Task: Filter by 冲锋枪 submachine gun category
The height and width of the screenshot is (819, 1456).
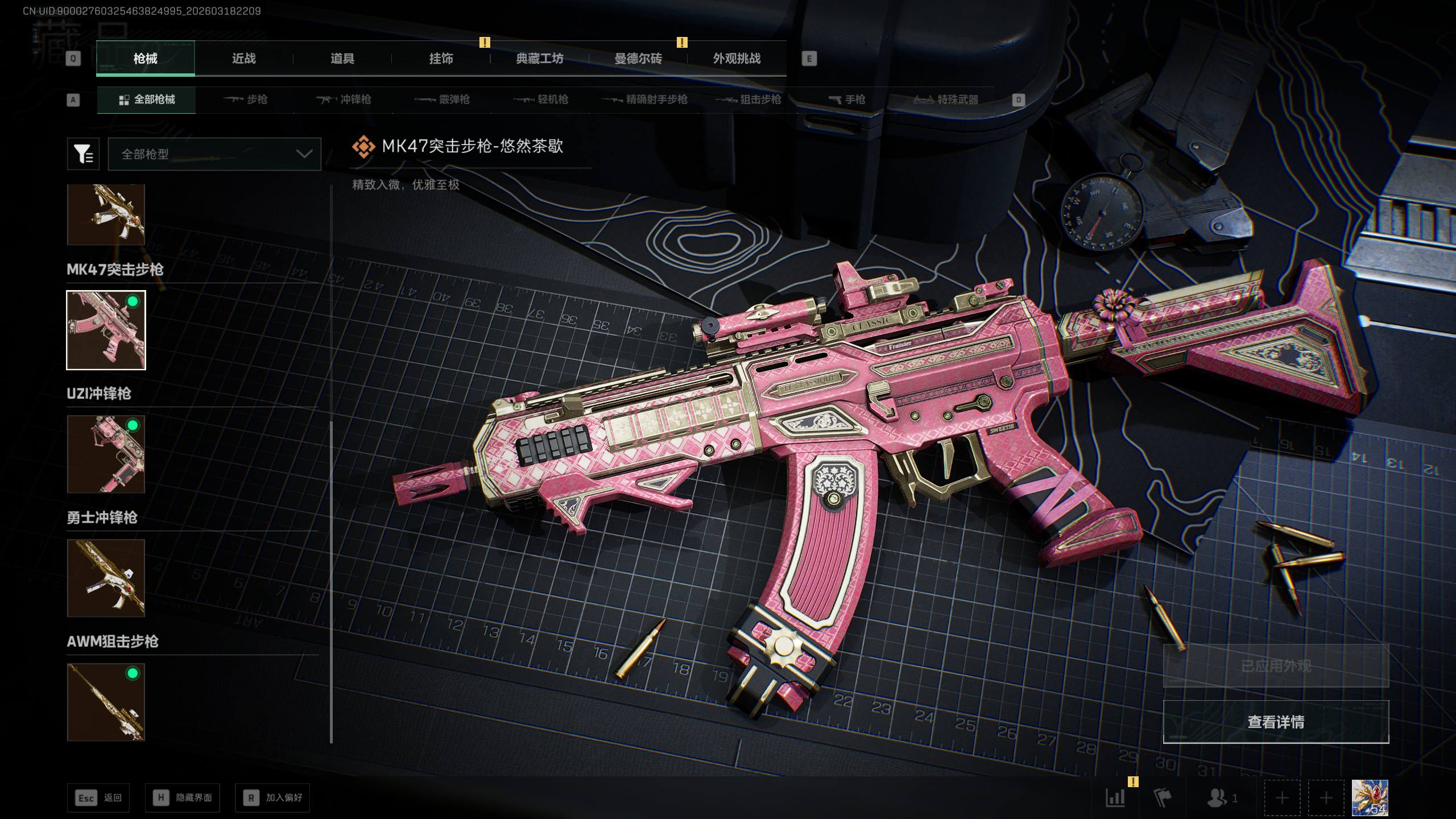Action: [x=344, y=100]
